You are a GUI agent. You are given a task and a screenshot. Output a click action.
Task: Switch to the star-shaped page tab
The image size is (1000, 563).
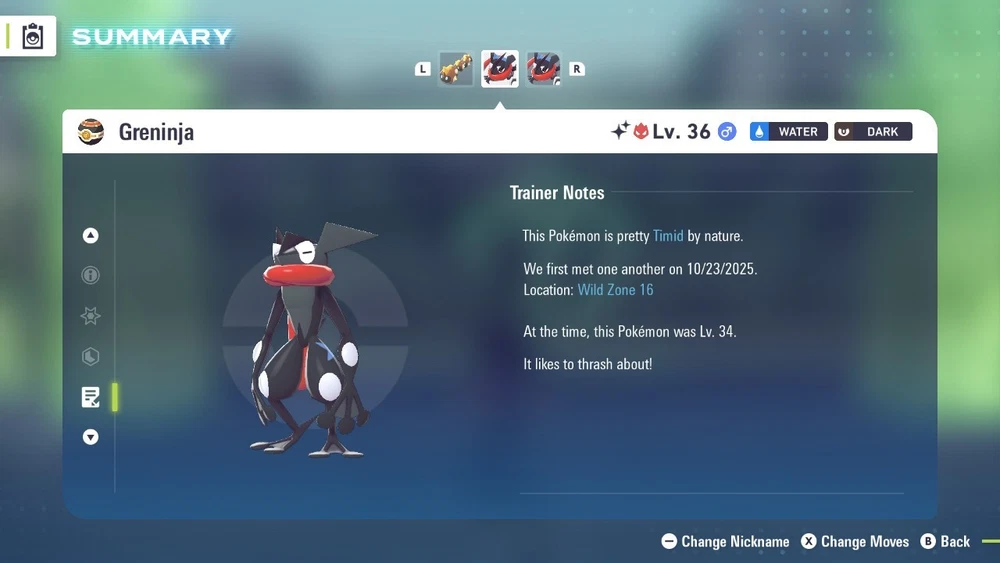[x=91, y=316]
